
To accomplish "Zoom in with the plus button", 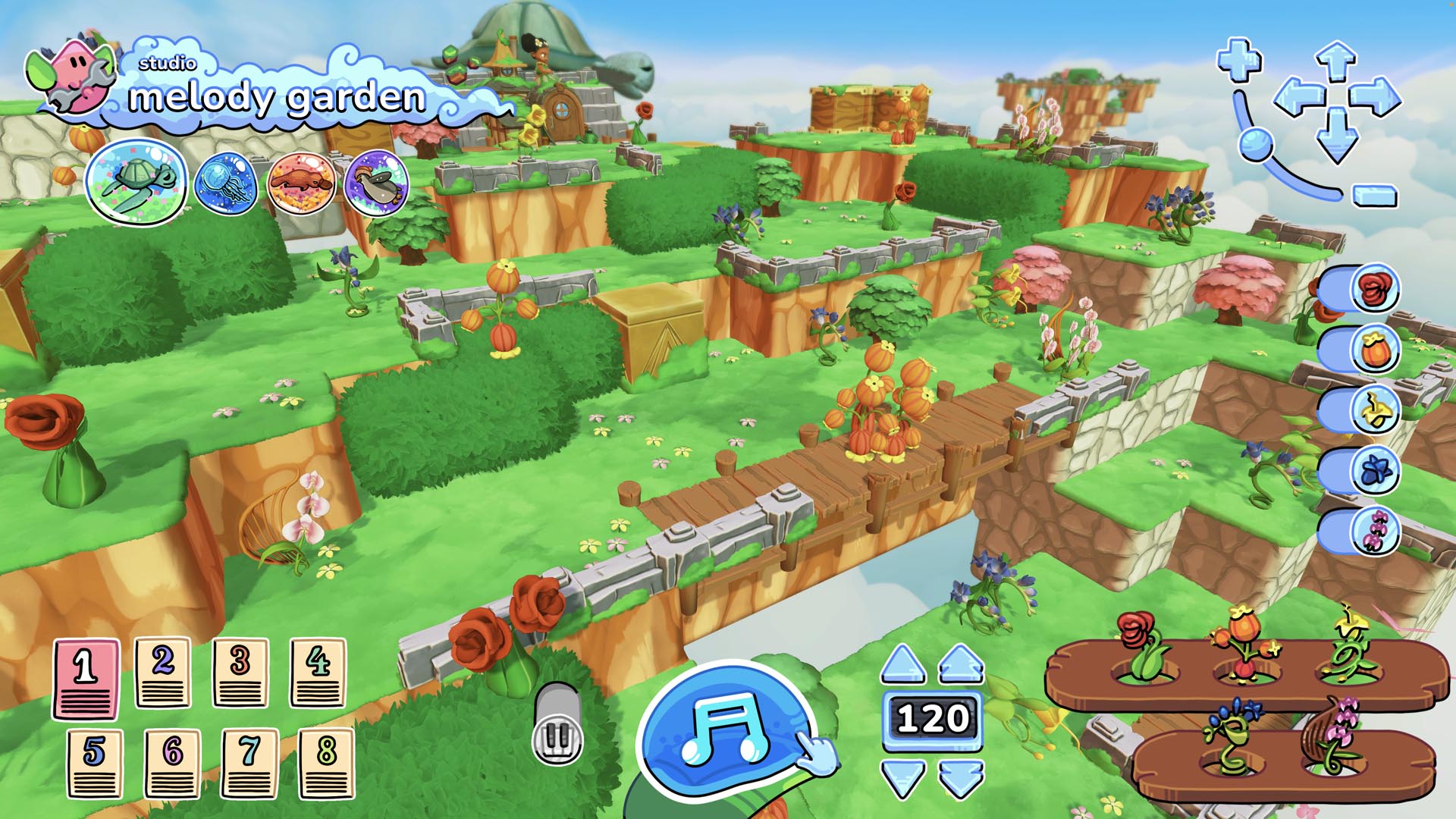I will pos(1239,59).
